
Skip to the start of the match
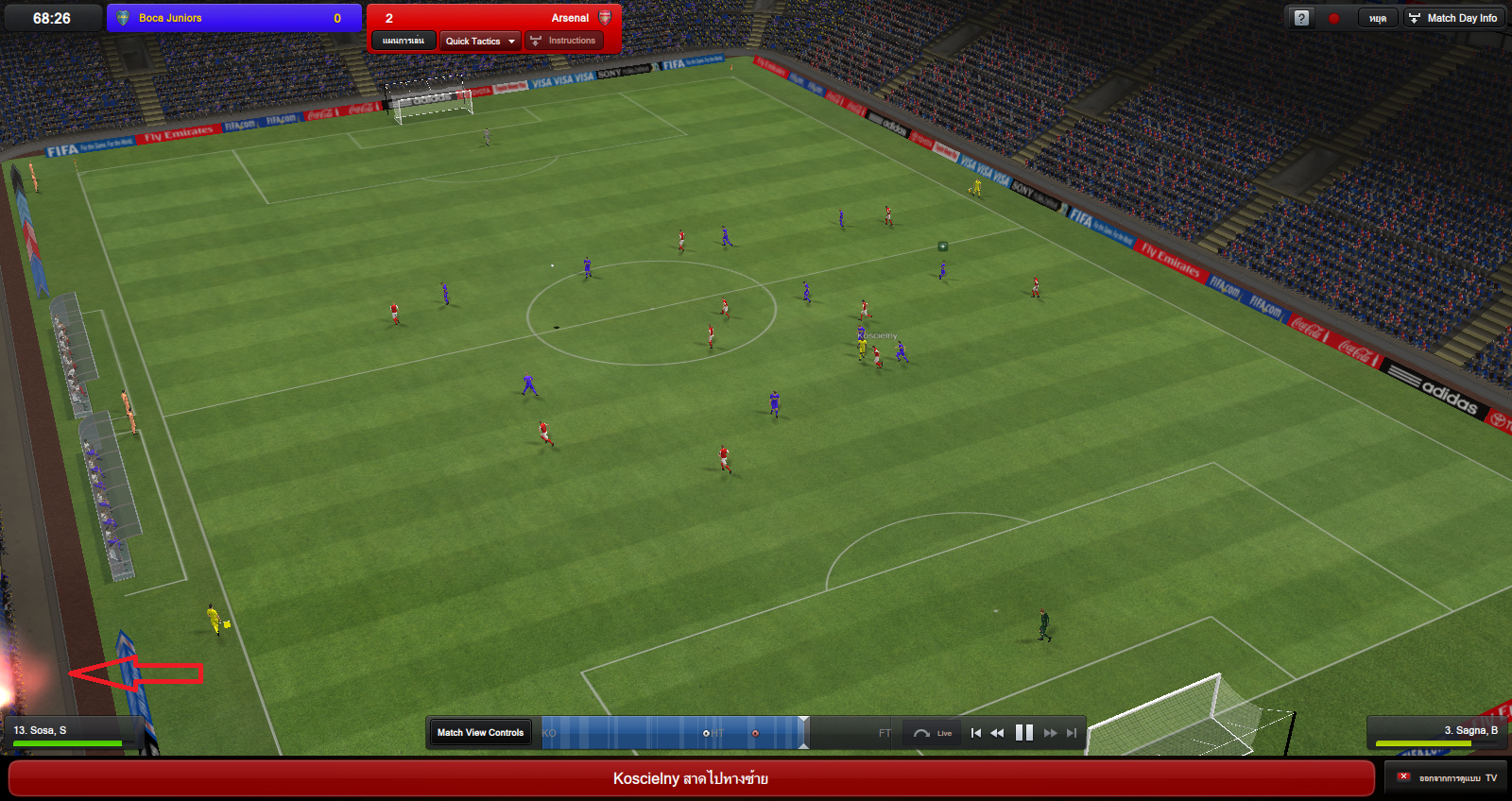[x=975, y=733]
